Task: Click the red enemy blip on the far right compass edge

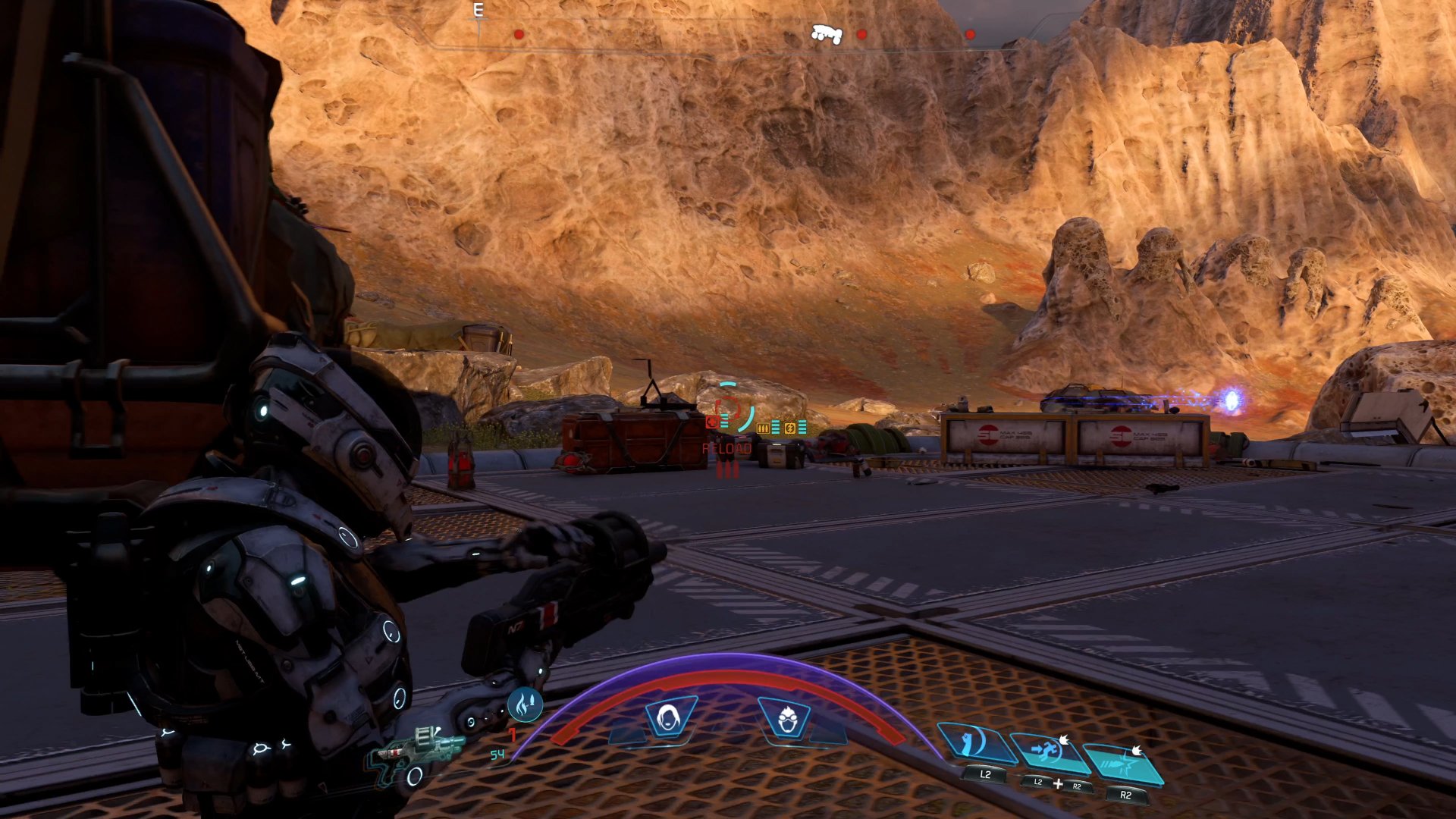Action: (971, 34)
